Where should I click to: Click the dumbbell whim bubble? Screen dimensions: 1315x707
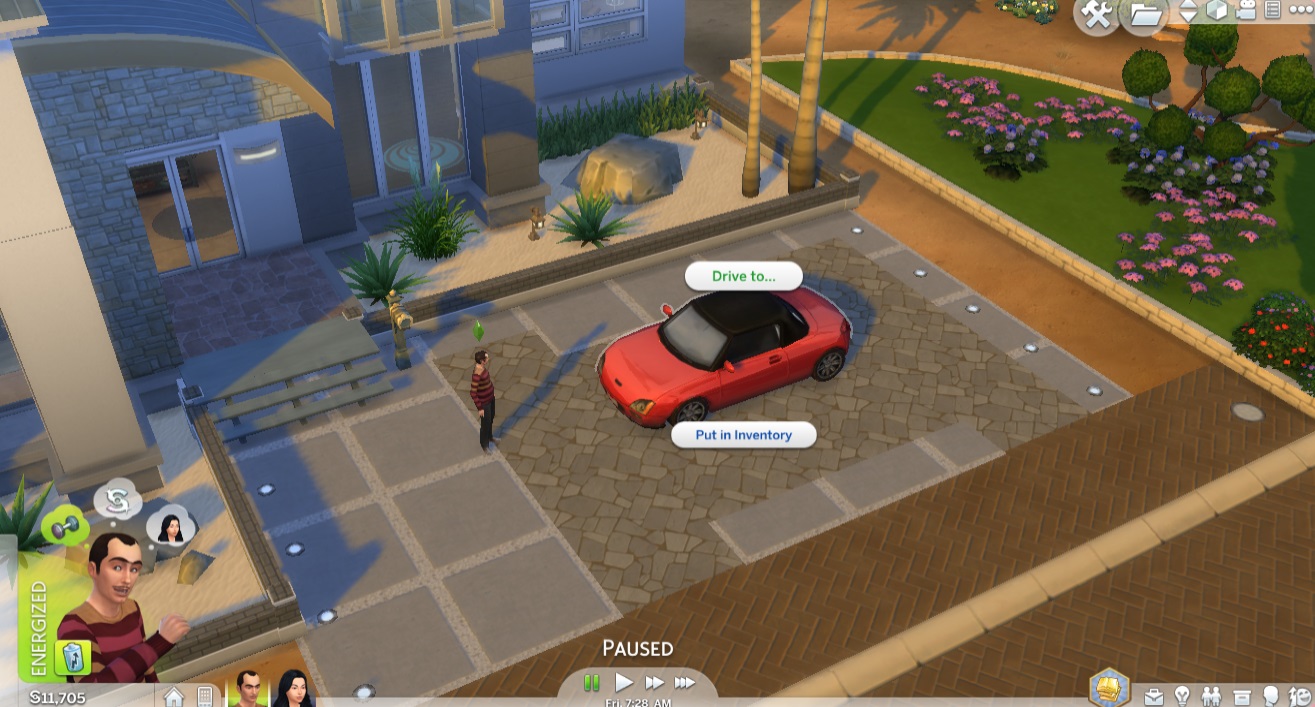pyautogui.click(x=63, y=527)
